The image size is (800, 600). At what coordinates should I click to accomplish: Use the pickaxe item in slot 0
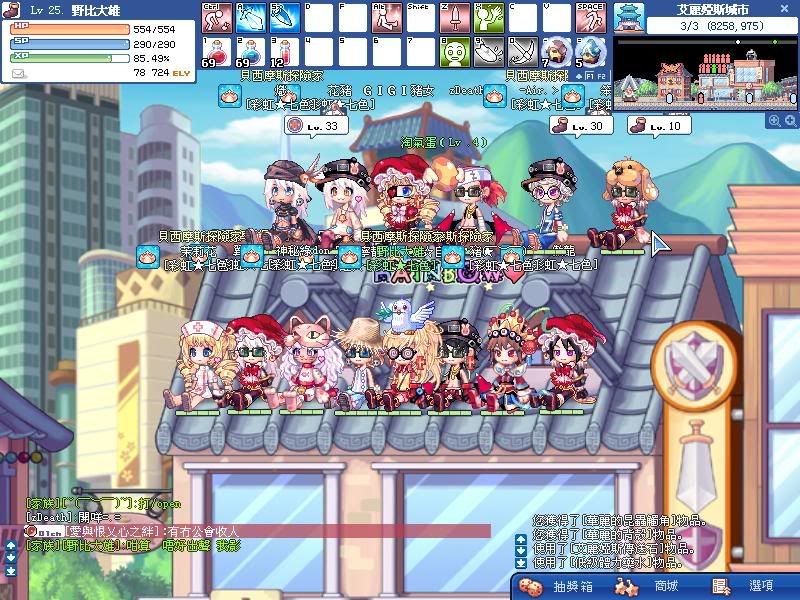pyautogui.click(x=523, y=51)
